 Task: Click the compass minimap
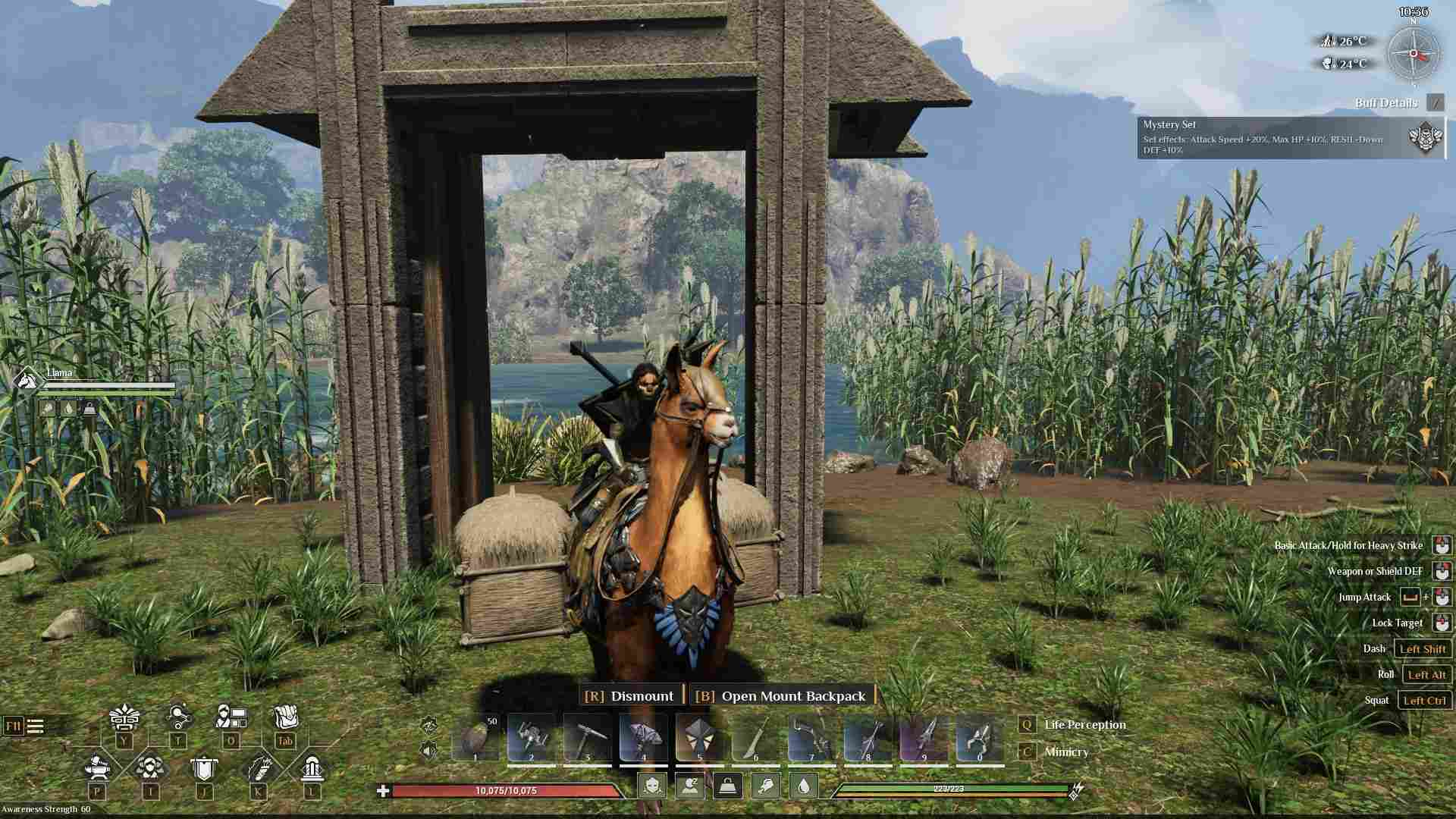[x=1413, y=54]
